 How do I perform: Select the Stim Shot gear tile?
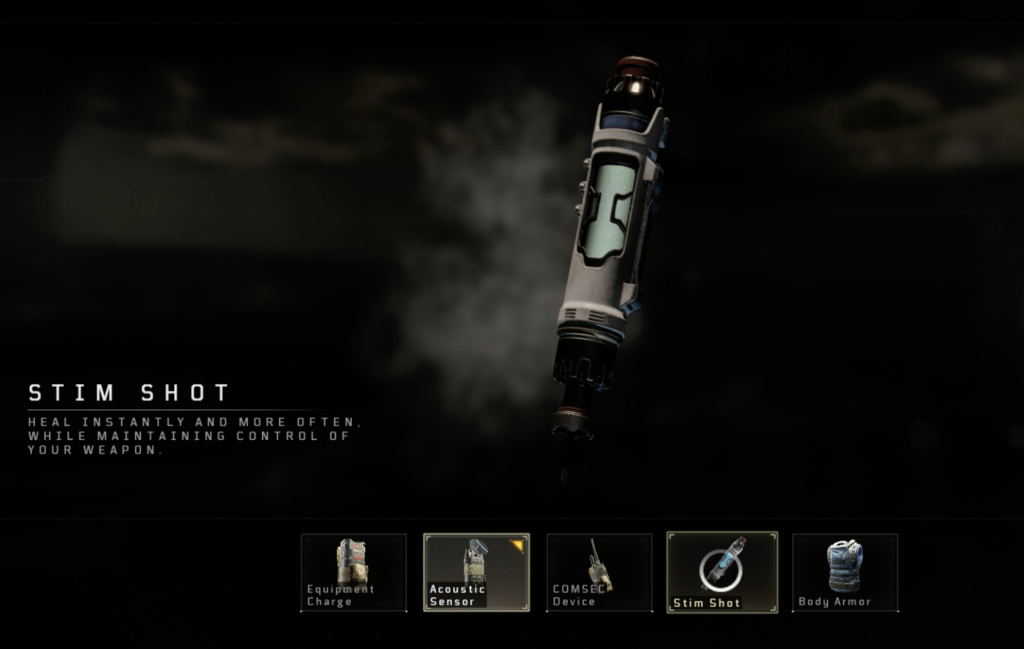(721, 571)
